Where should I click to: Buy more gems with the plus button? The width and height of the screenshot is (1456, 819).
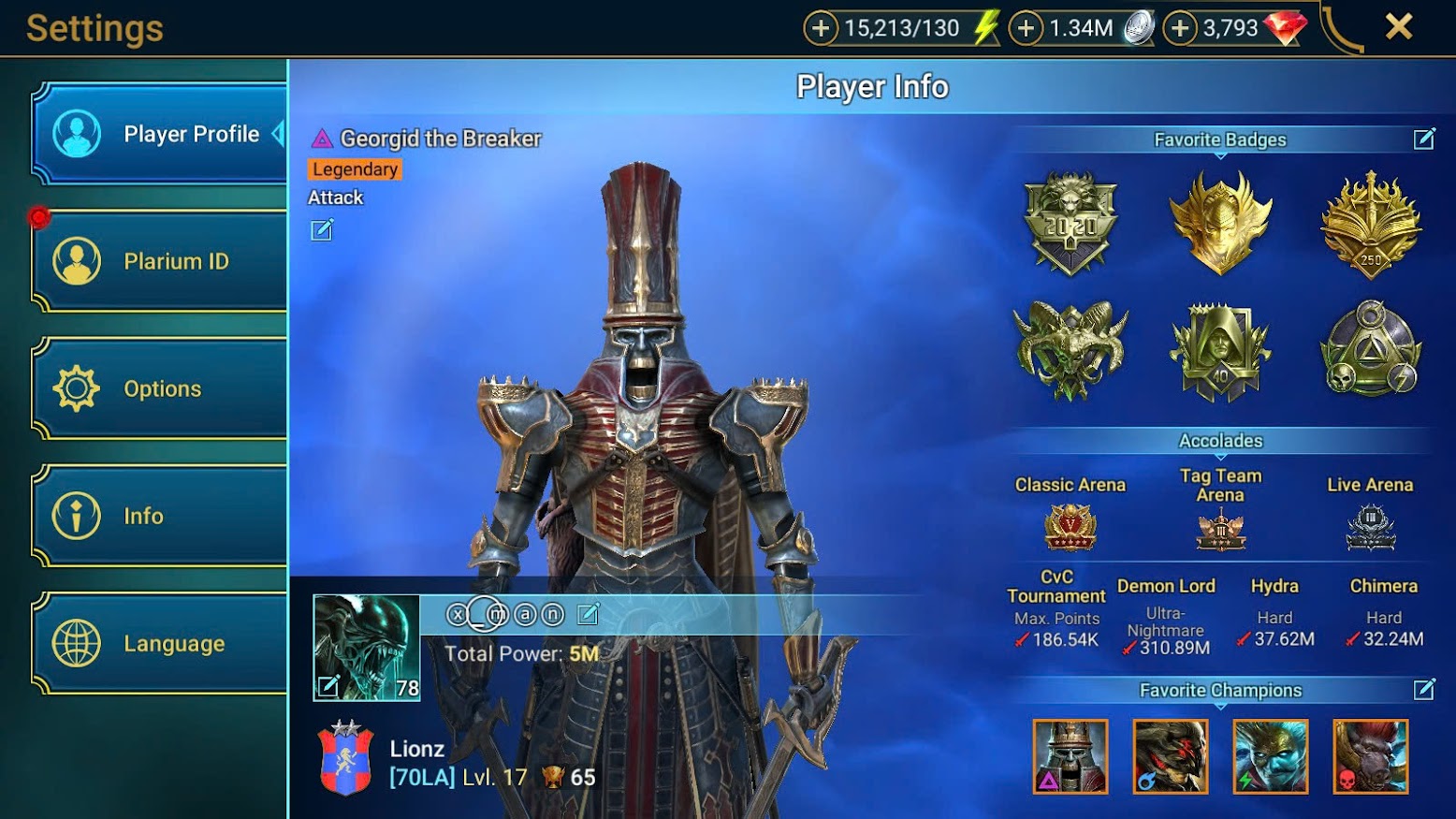(1180, 28)
